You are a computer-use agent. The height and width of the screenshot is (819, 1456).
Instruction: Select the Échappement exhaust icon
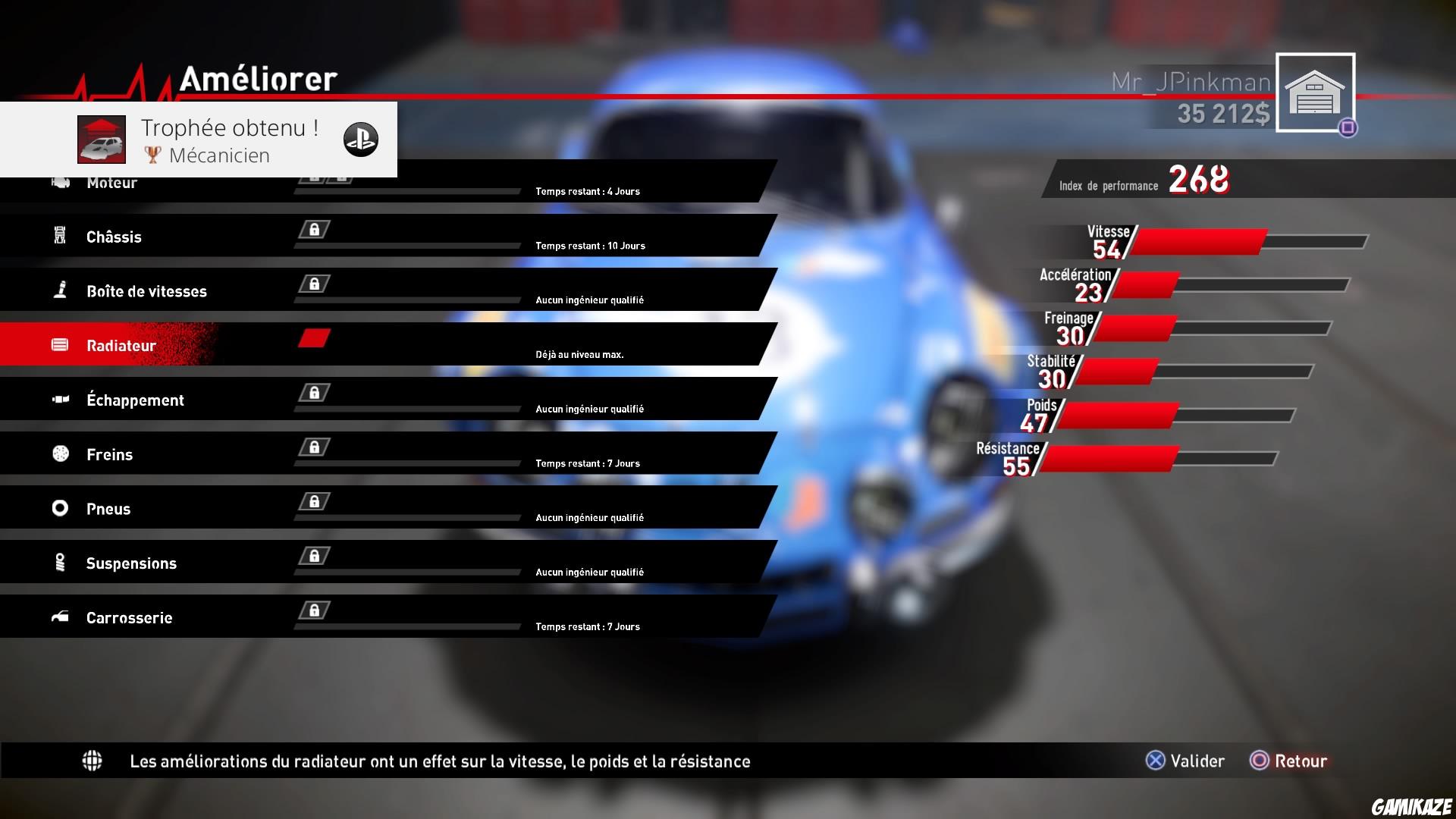pyautogui.click(x=59, y=399)
